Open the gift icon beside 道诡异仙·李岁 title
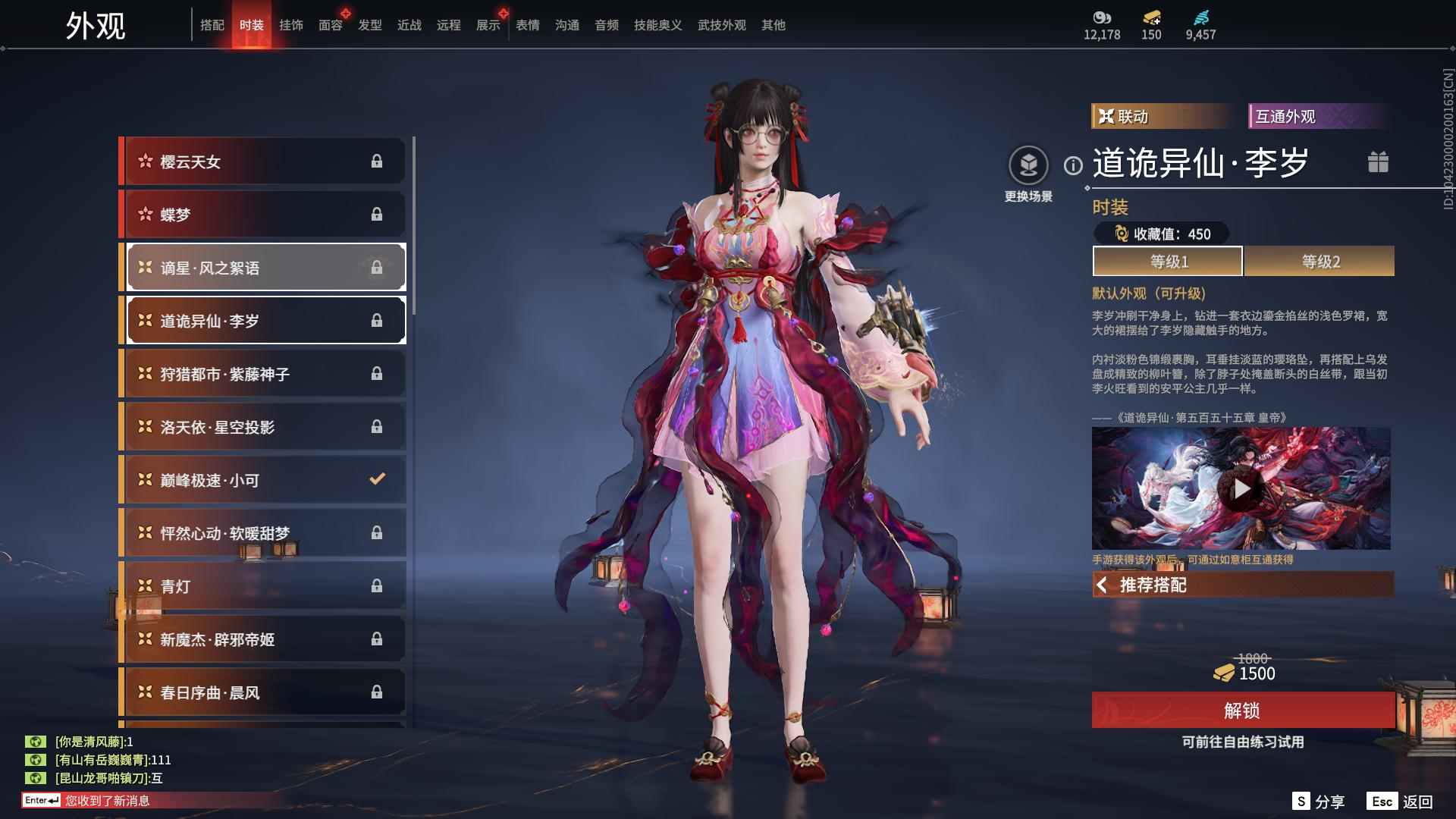Screen dimensions: 1456x819 1378,162
